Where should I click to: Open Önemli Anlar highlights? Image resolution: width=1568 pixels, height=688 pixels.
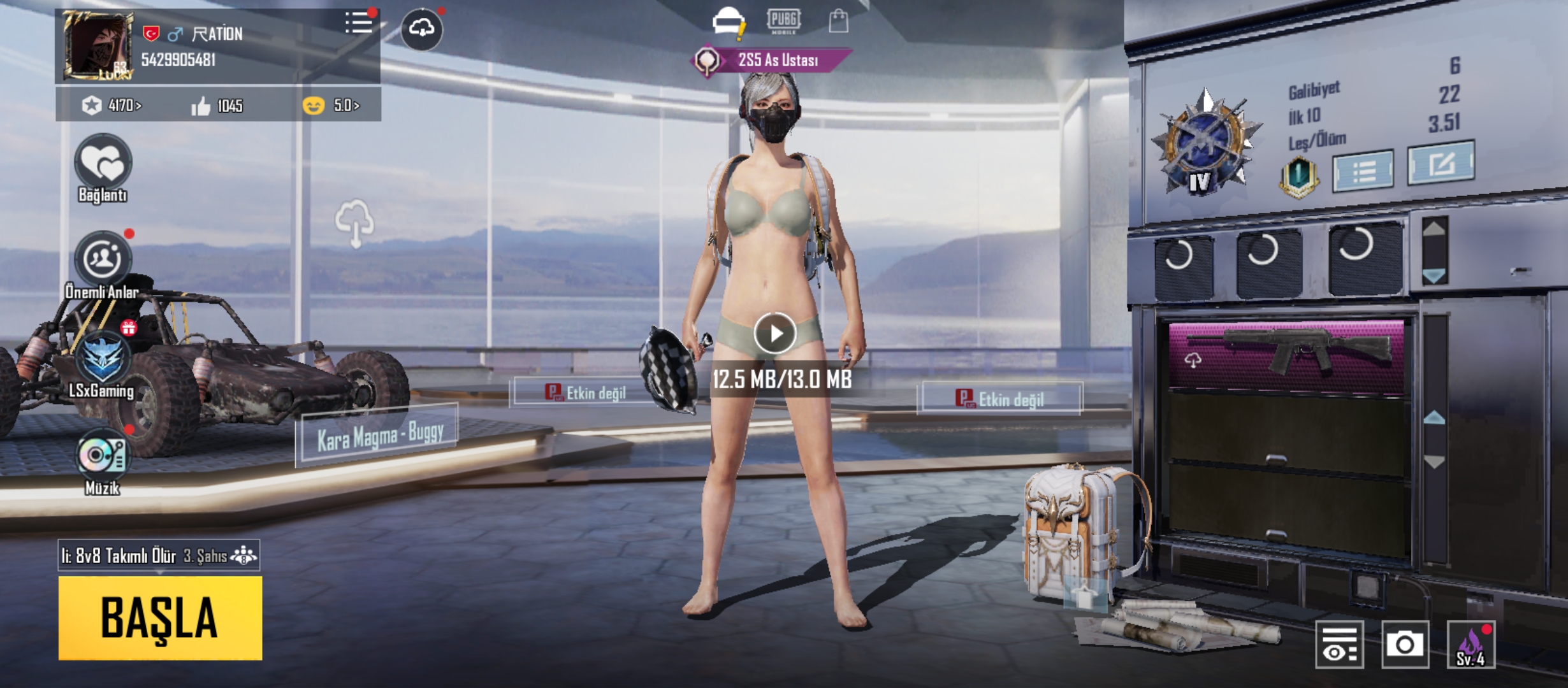point(103,259)
